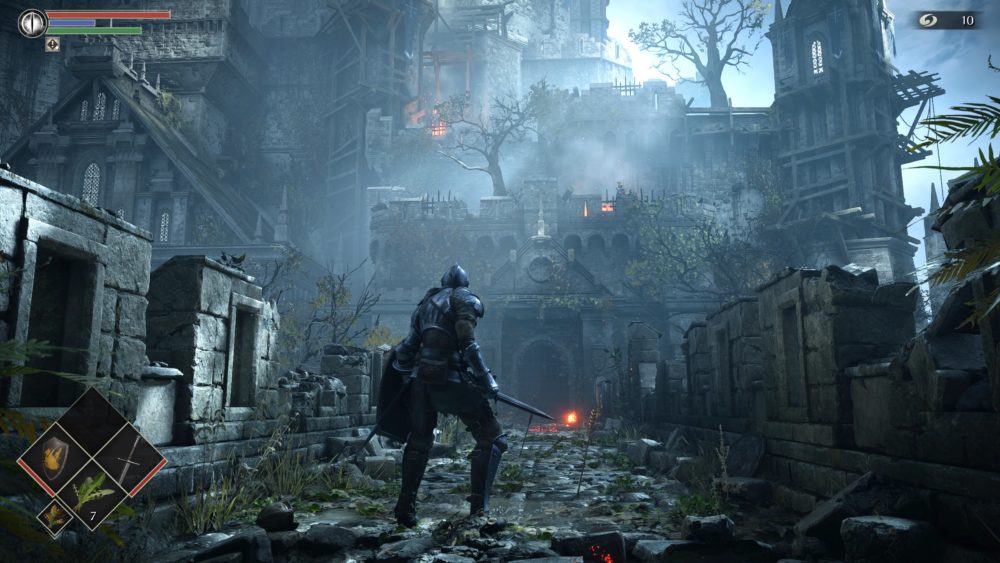Select the small next-item herb slot
1000x563 pixels.
53,515
